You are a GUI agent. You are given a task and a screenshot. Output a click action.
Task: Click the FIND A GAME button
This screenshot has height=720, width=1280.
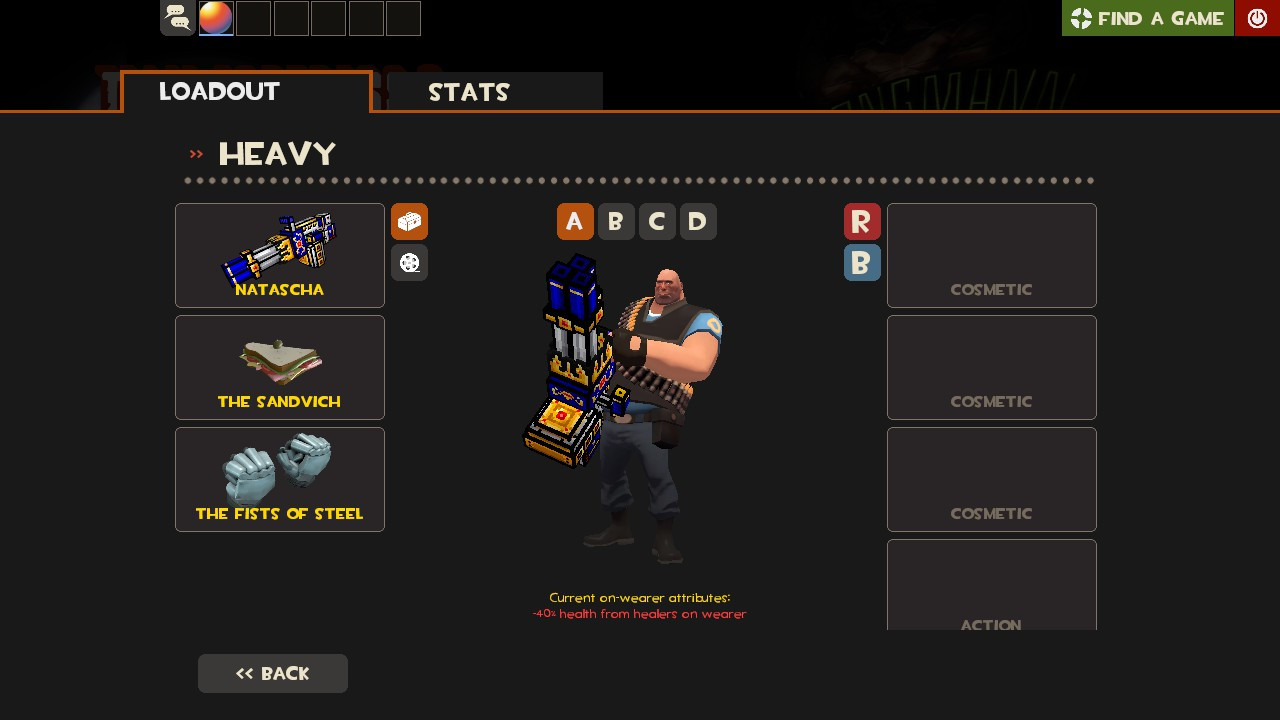[1147, 18]
